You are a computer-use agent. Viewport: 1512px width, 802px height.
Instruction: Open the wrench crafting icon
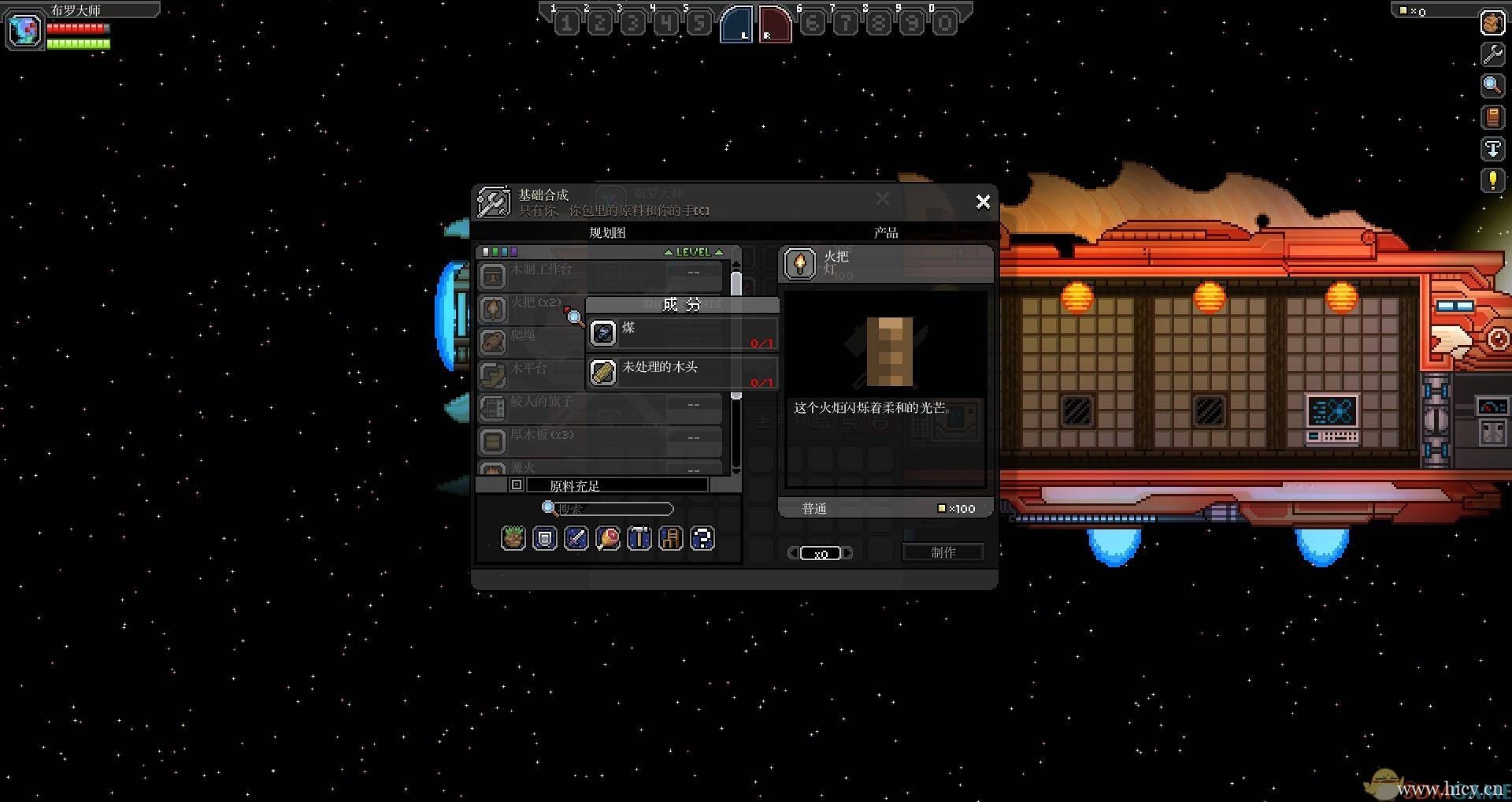pyautogui.click(x=1492, y=54)
